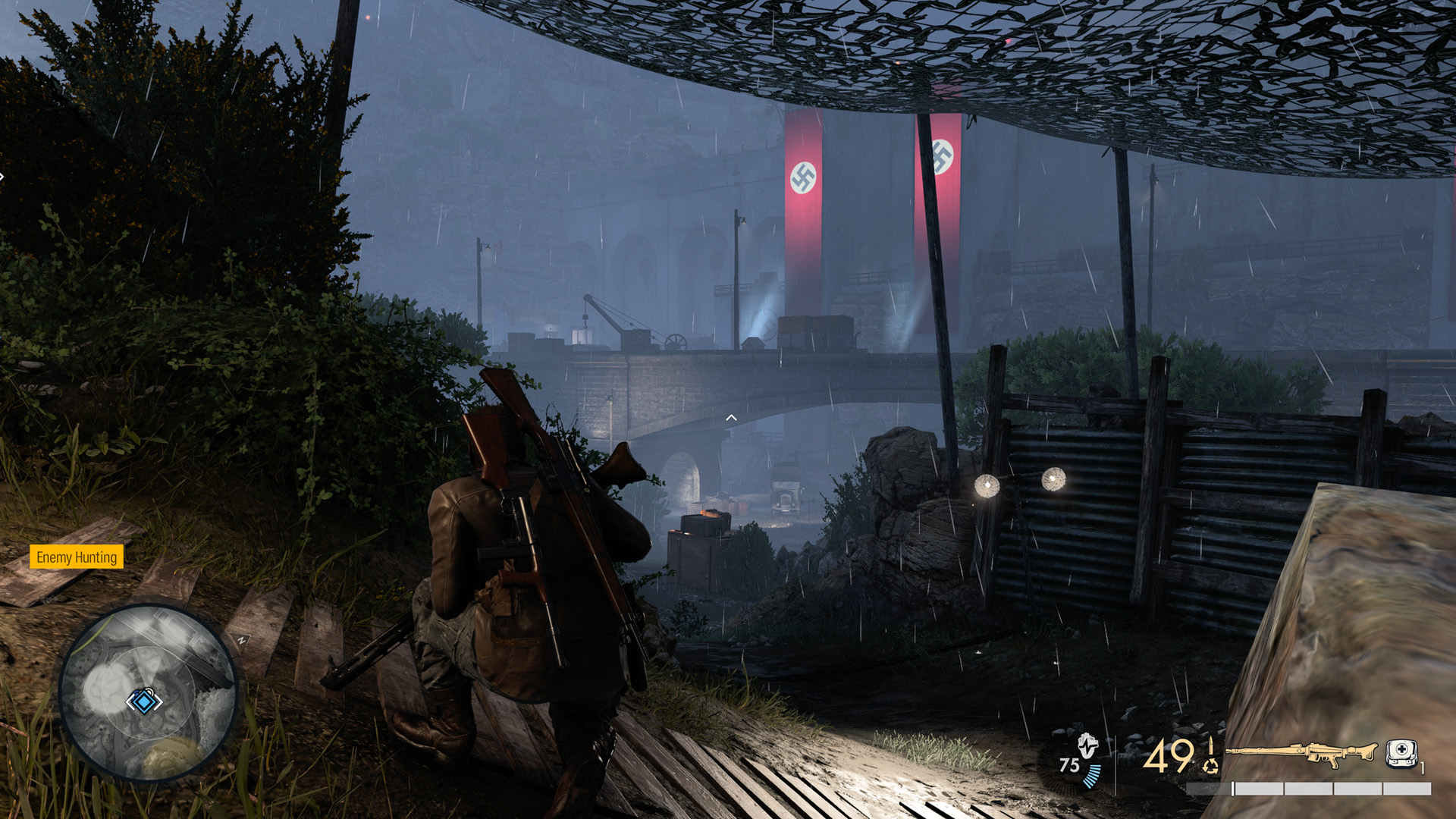
Task: Click the Enemy Hunting alert label
Action: (x=77, y=557)
